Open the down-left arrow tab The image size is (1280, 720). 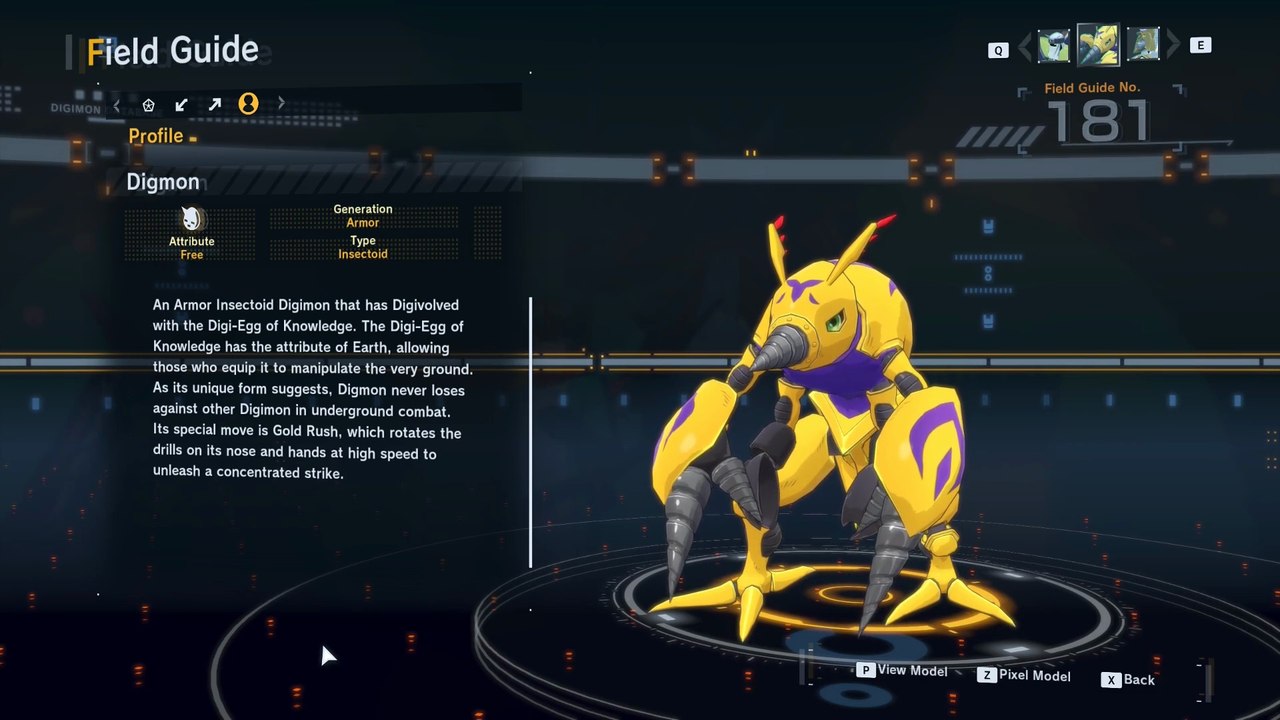pyautogui.click(x=181, y=104)
